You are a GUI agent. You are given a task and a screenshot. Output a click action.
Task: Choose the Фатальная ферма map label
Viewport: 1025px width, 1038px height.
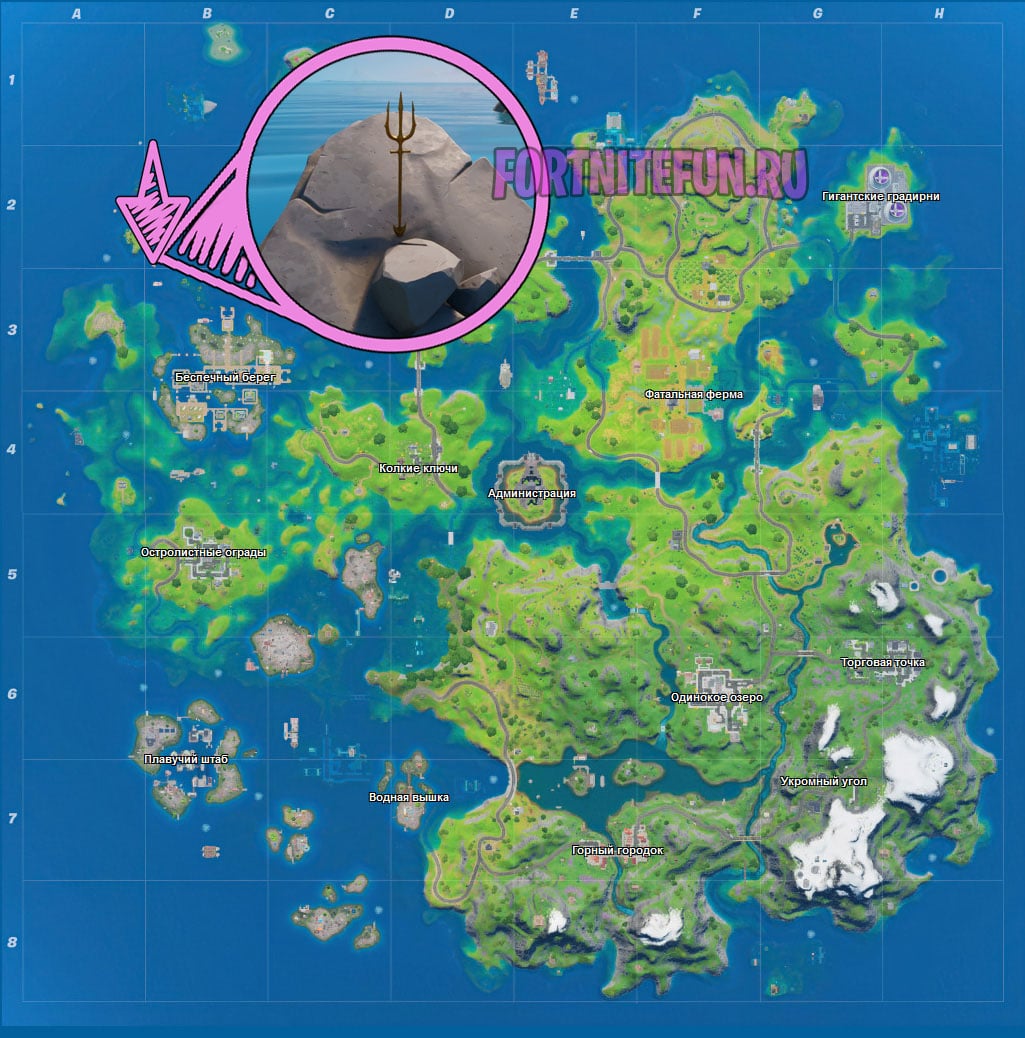[x=694, y=394]
